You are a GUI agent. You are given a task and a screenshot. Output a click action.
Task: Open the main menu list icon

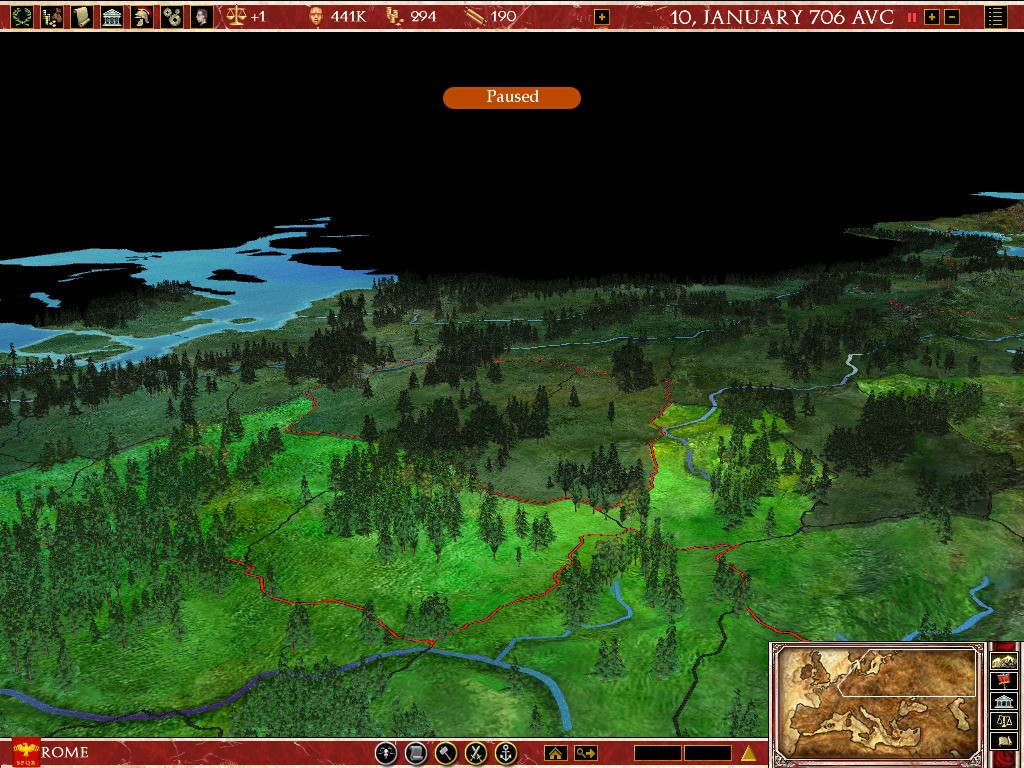click(x=995, y=16)
